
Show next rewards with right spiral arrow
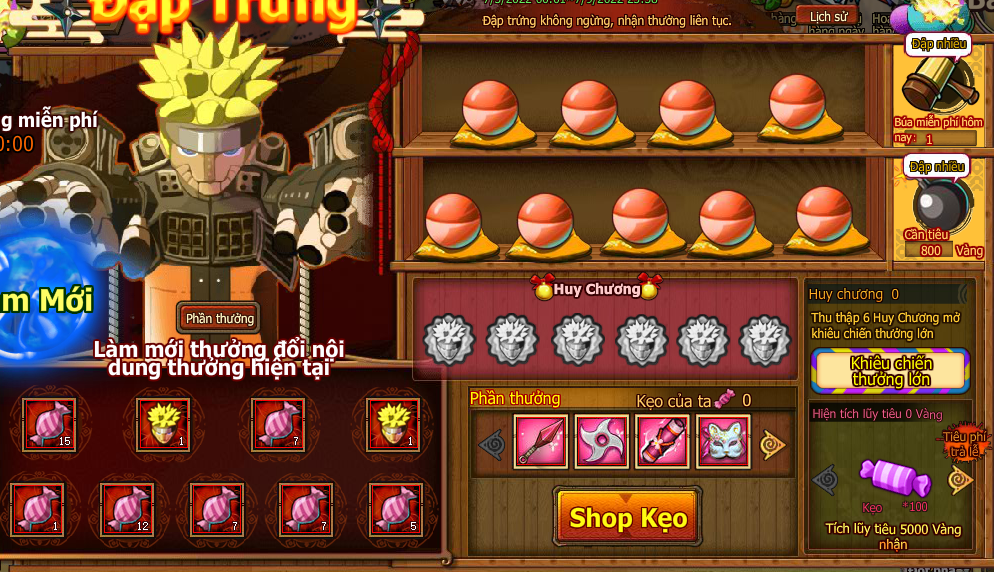[773, 444]
